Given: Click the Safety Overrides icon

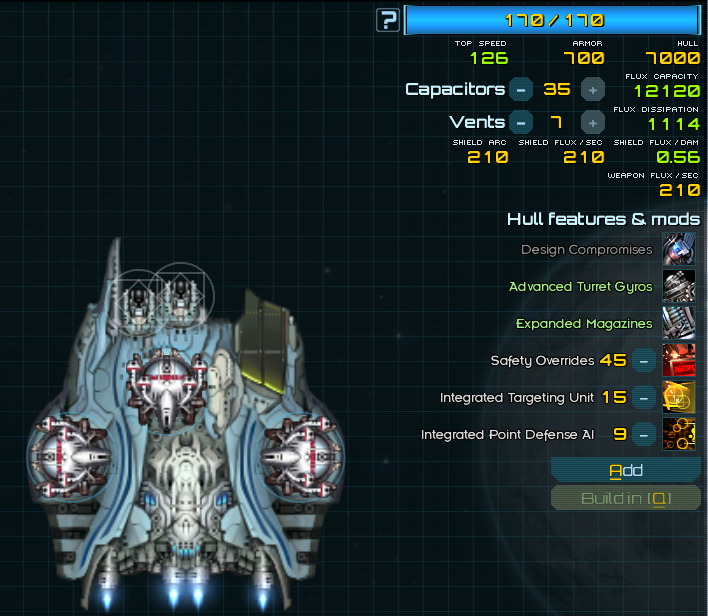Looking at the screenshot, I should pos(679,360).
